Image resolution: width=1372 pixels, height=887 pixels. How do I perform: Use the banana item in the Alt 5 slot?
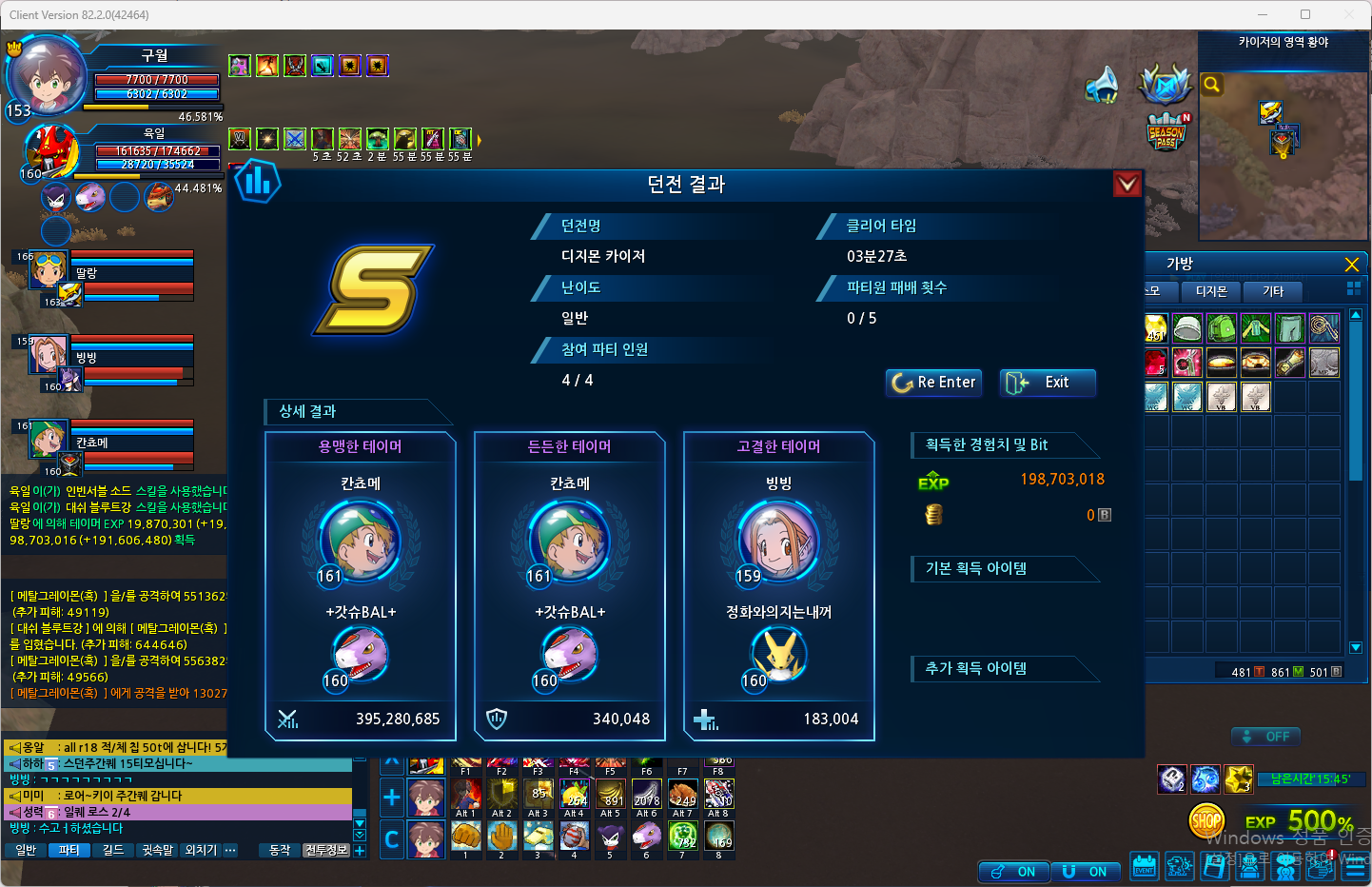click(610, 794)
